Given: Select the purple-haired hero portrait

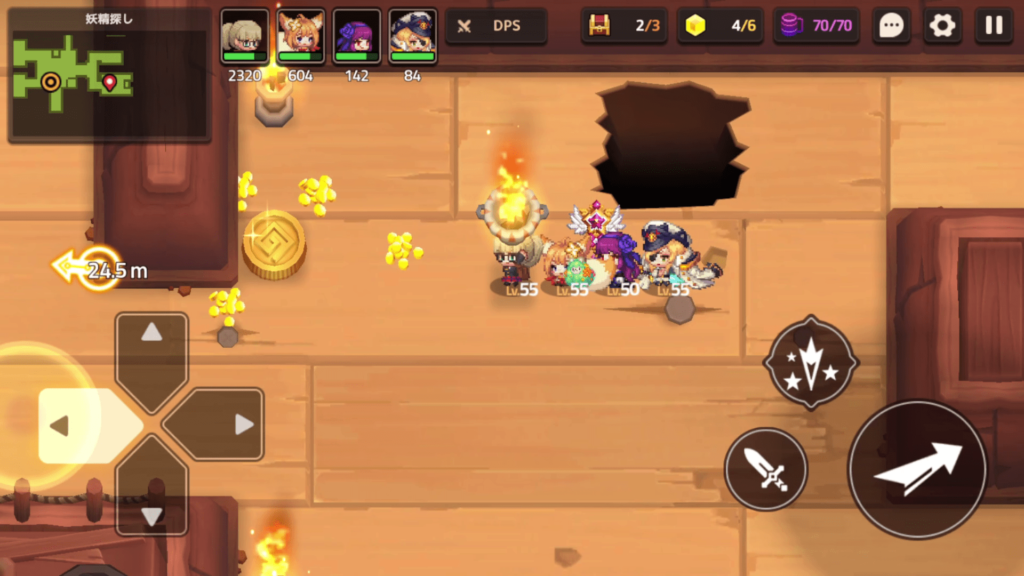Looking at the screenshot, I should click(357, 36).
